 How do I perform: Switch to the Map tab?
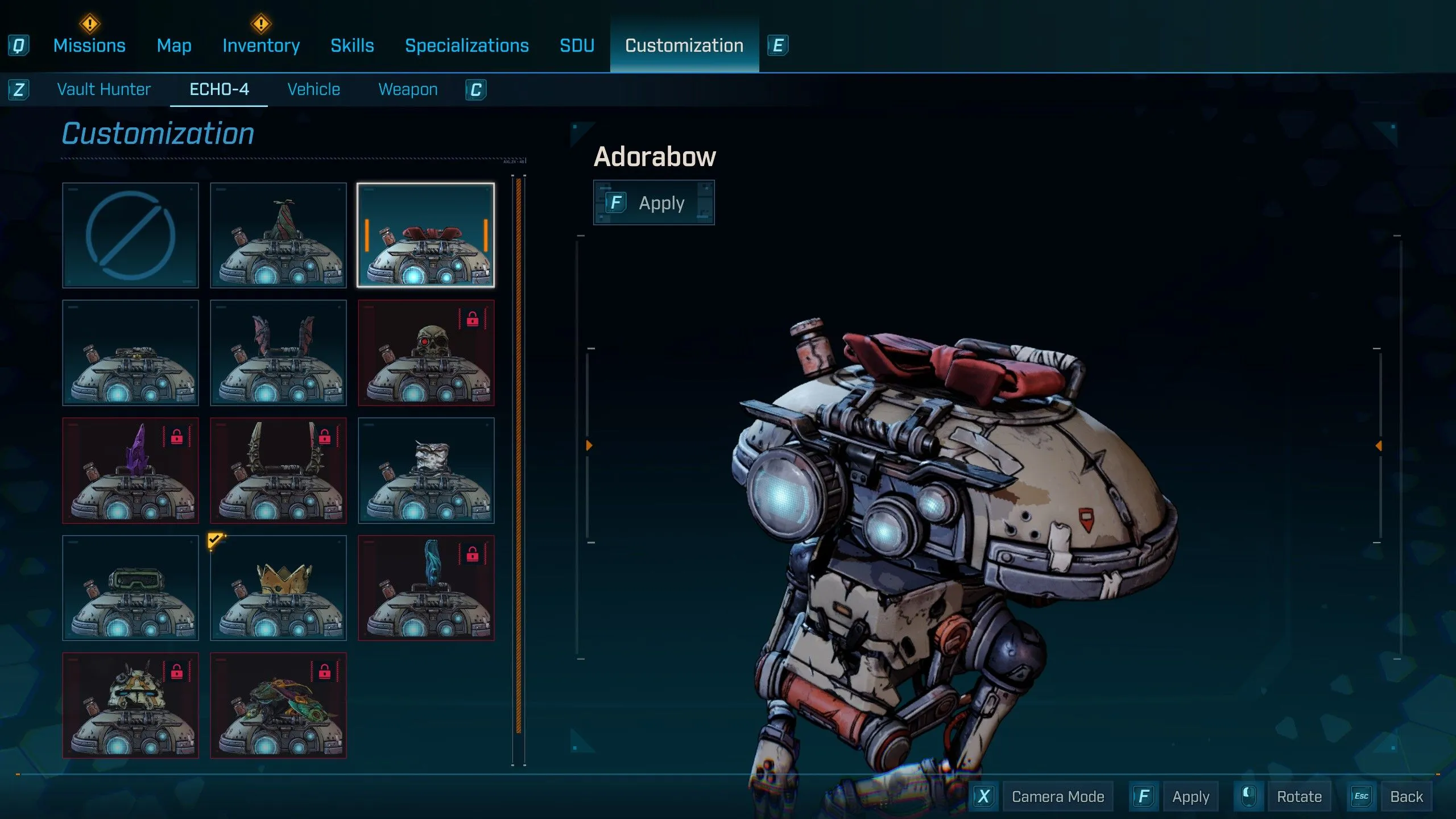(x=174, y=45)
